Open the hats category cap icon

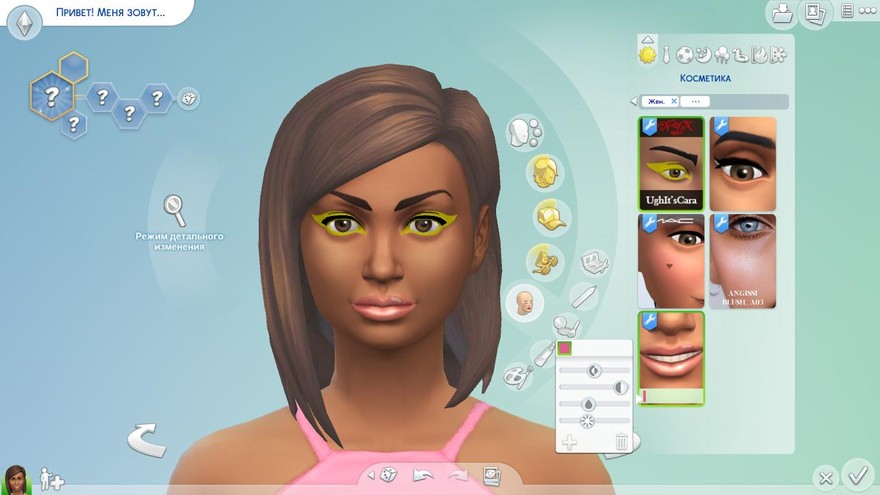point(545,215)
